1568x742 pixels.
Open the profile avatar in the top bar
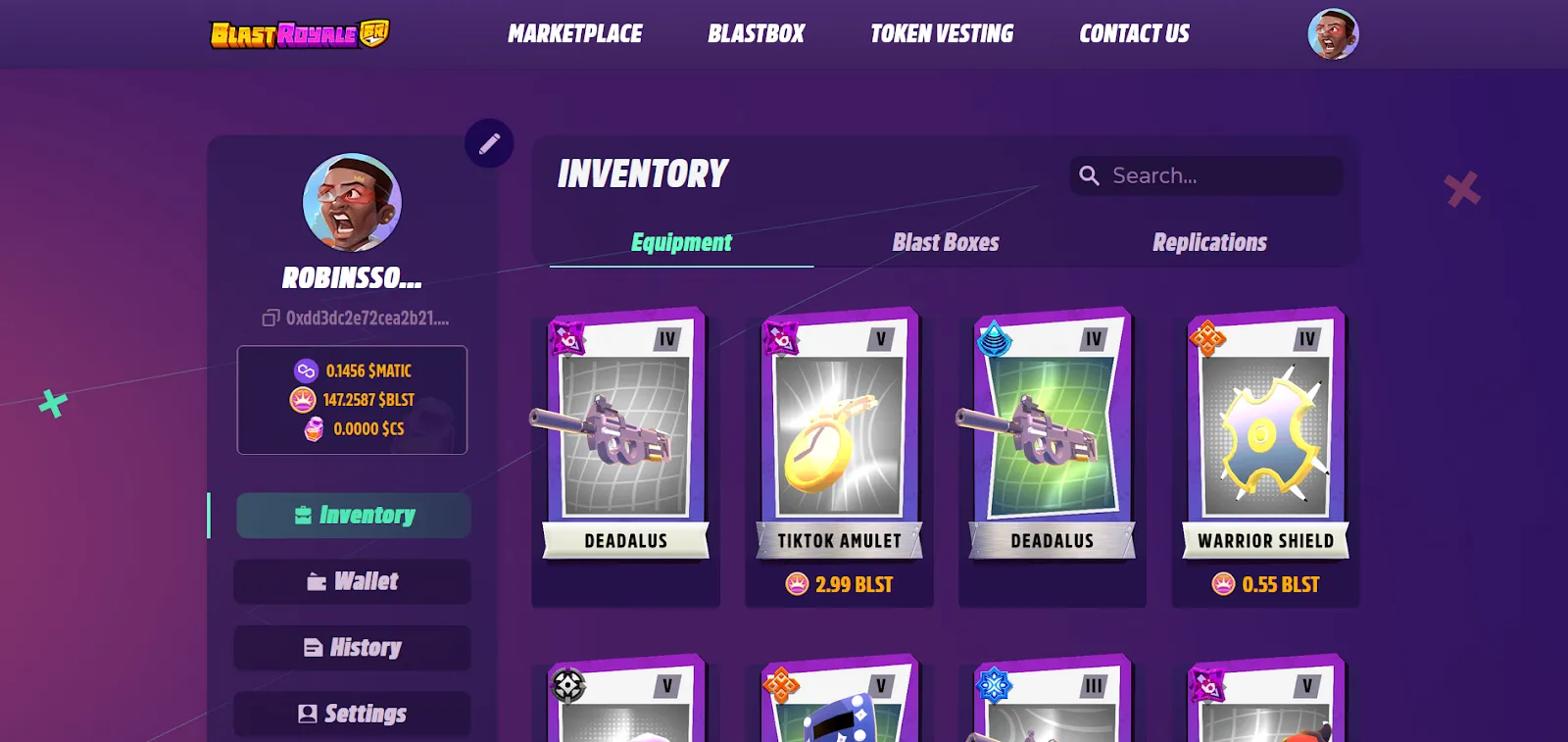1334,33
